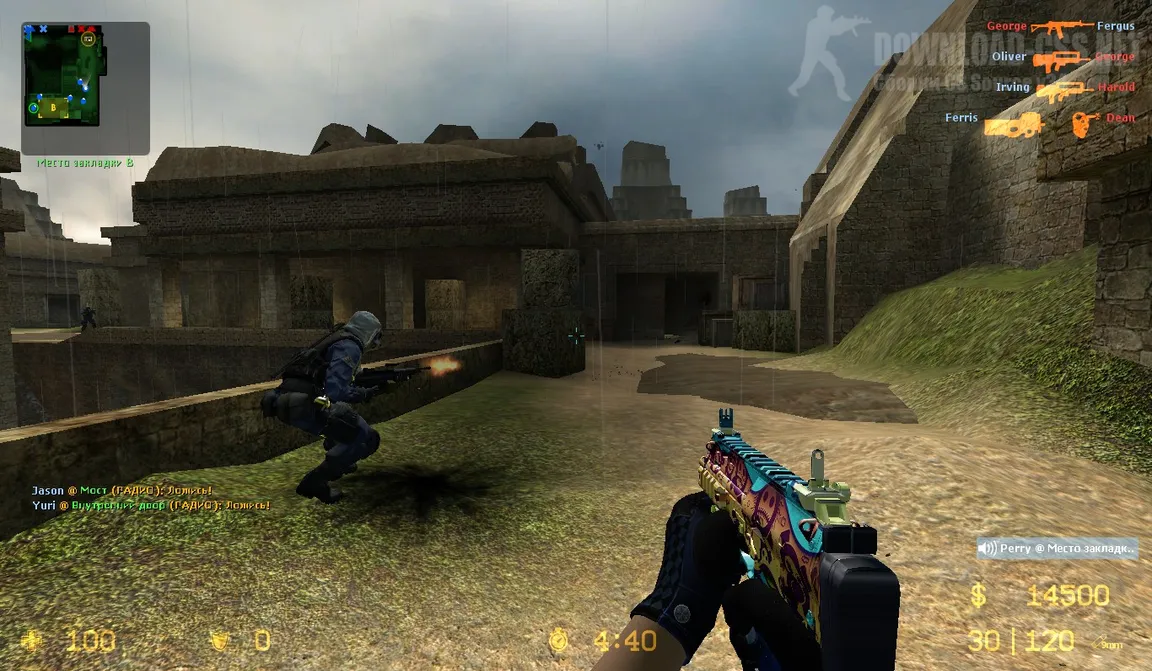The width and height of the screenshot is (1152, 671).
Task: Click the armor shield icon
Action: coord(219,641)
